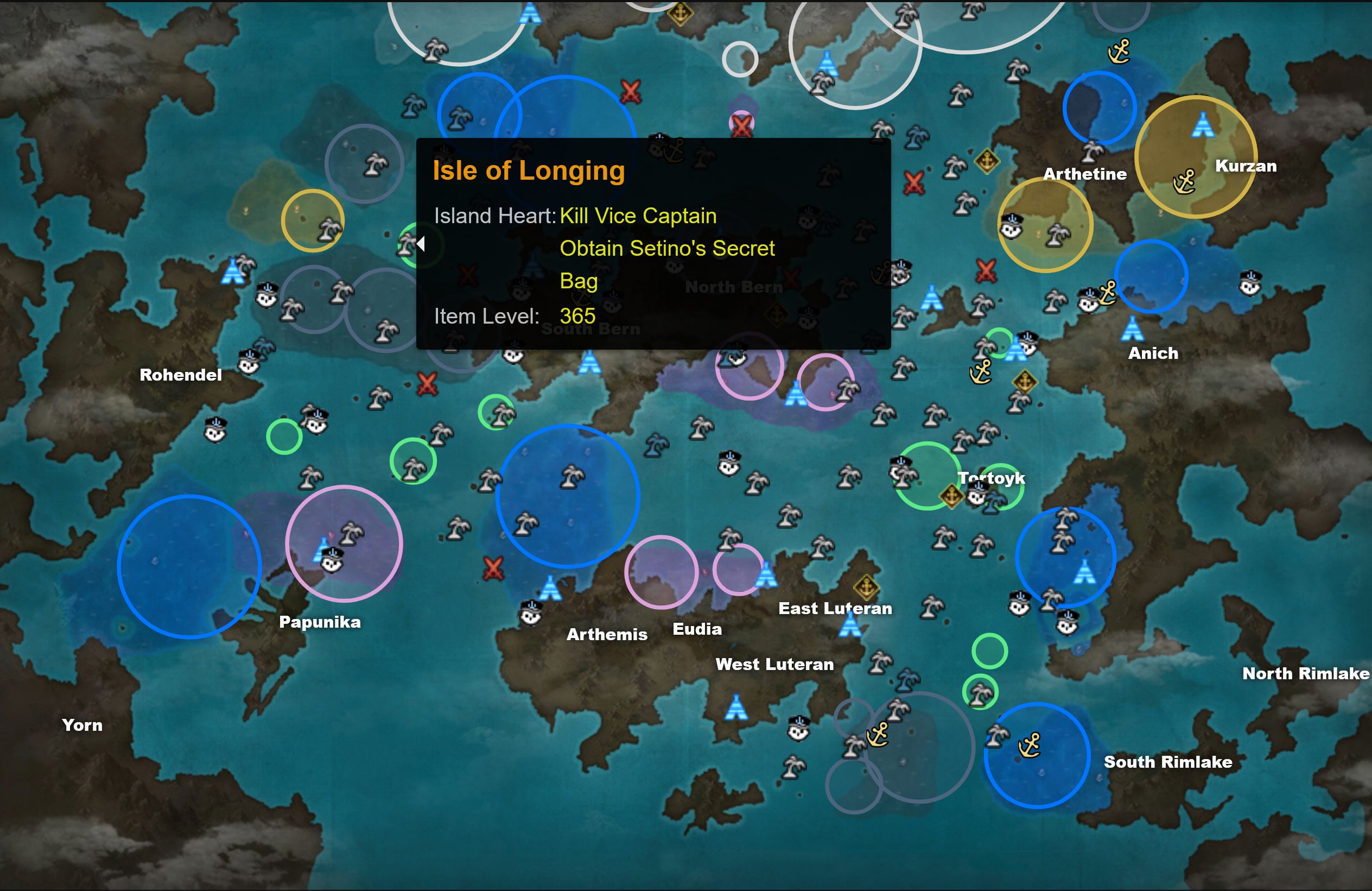The image size is (1372, 891).
Task: Select the Yorn continent label
Action: (x=82, y=725)
